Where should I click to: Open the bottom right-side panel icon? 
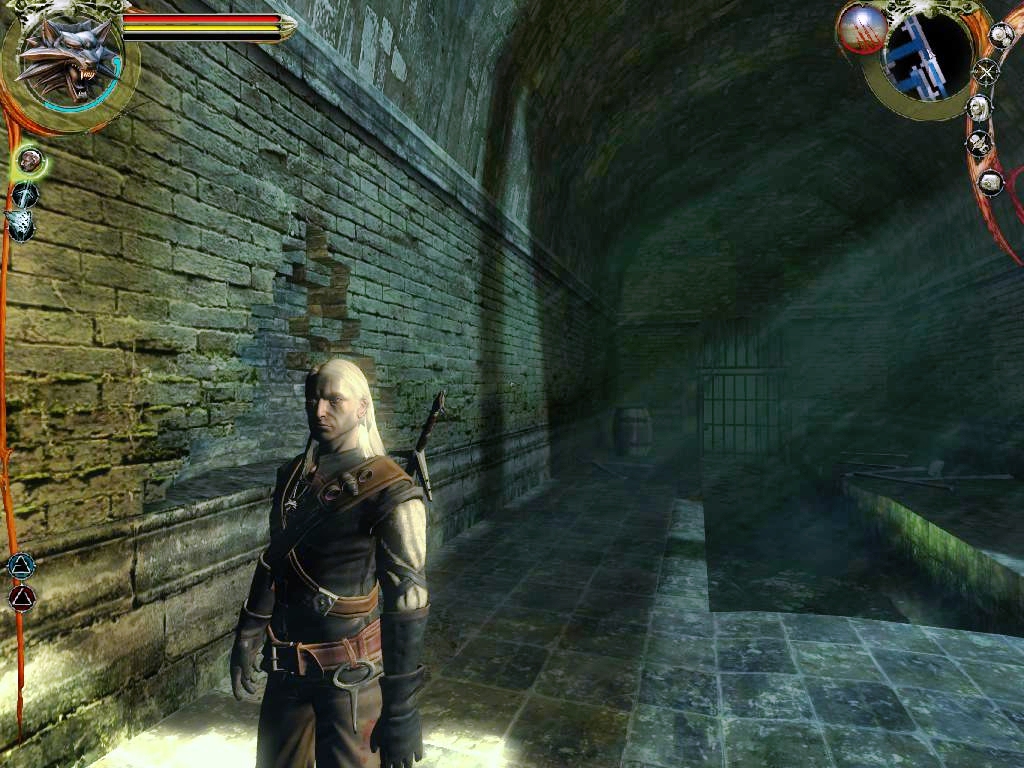(x=990, y=182)
